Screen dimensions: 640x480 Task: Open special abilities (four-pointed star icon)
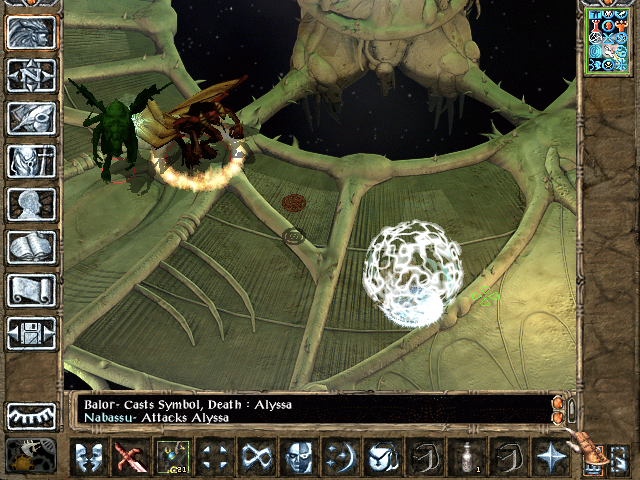[550, 457]
